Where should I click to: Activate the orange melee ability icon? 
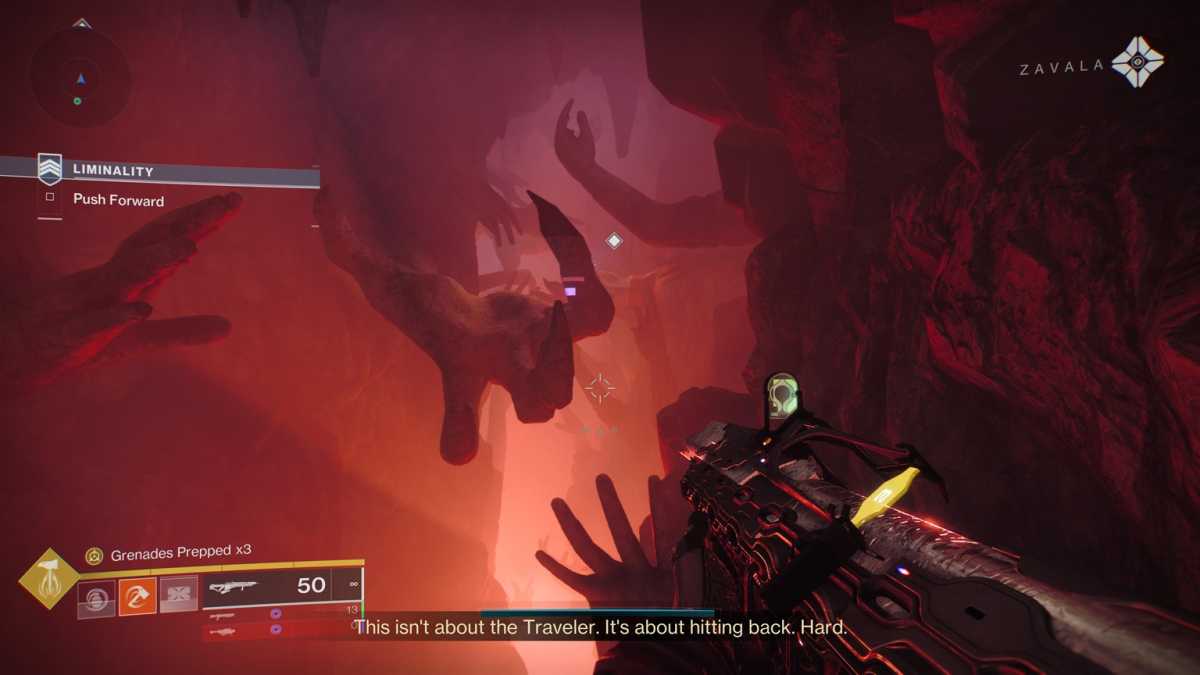point(137,597)
